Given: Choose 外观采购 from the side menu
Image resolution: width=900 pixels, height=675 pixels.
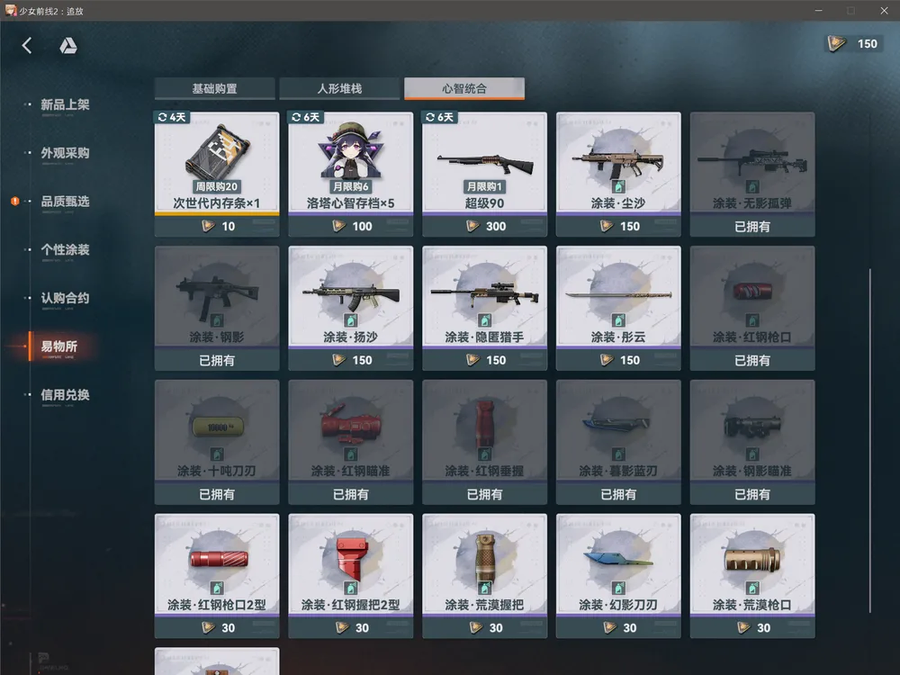Looking at the screenshot, I should (65, 153).
